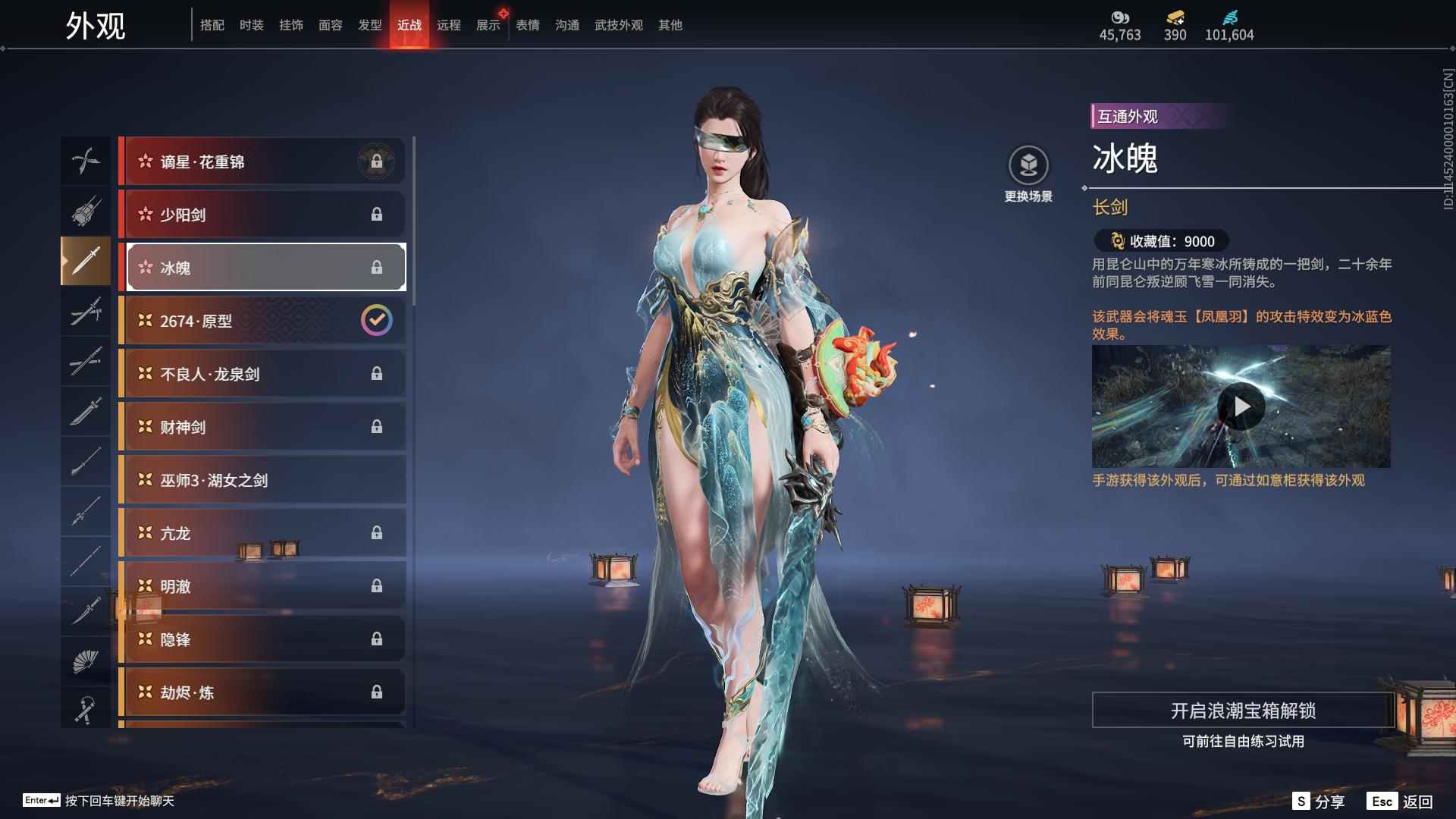Viewport: 1456px width, 819px height.
Task: Switch to the 时装 tab
Action: 251,25
